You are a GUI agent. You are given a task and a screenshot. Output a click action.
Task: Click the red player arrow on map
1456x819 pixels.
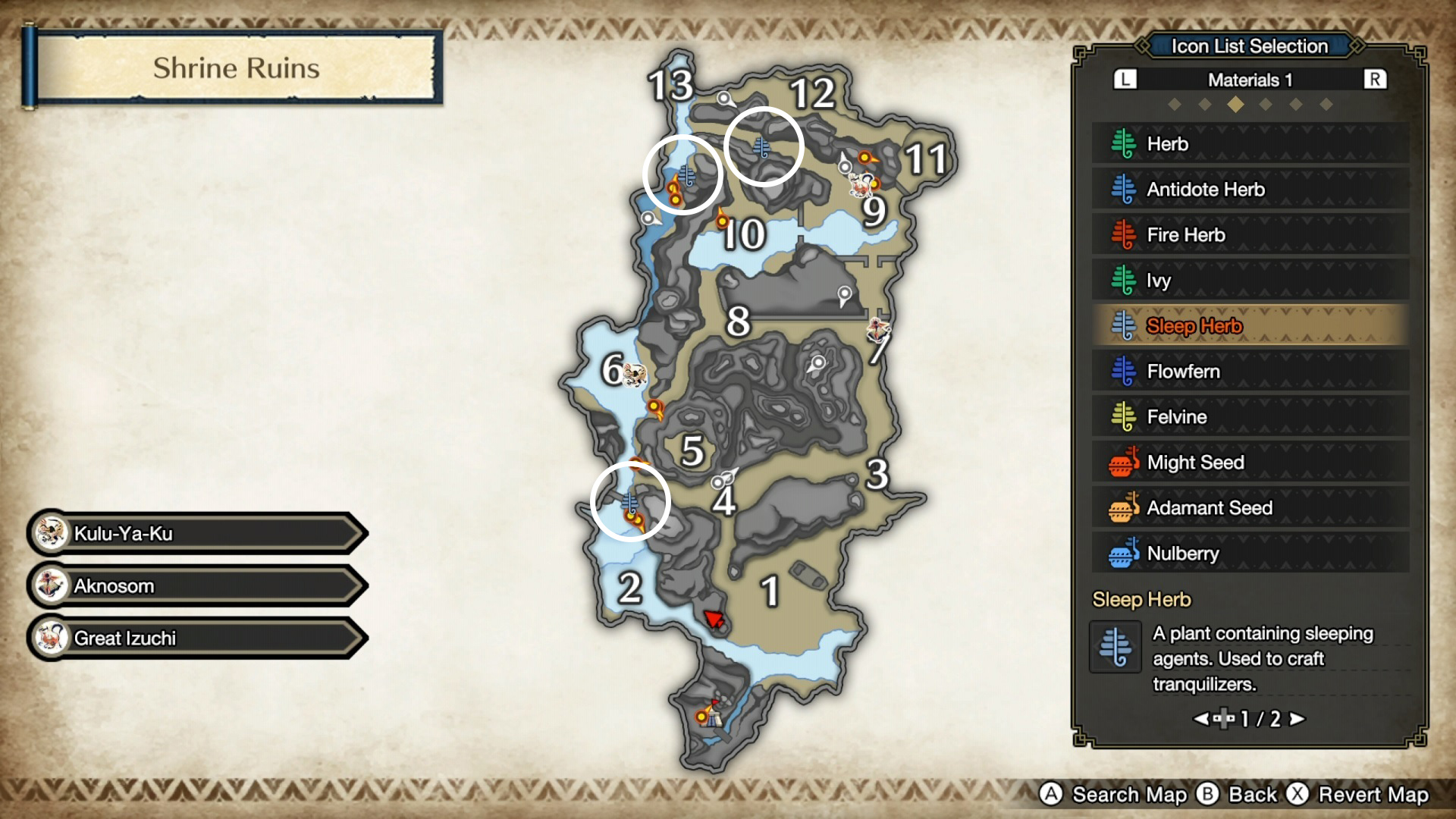pos(714,620)
